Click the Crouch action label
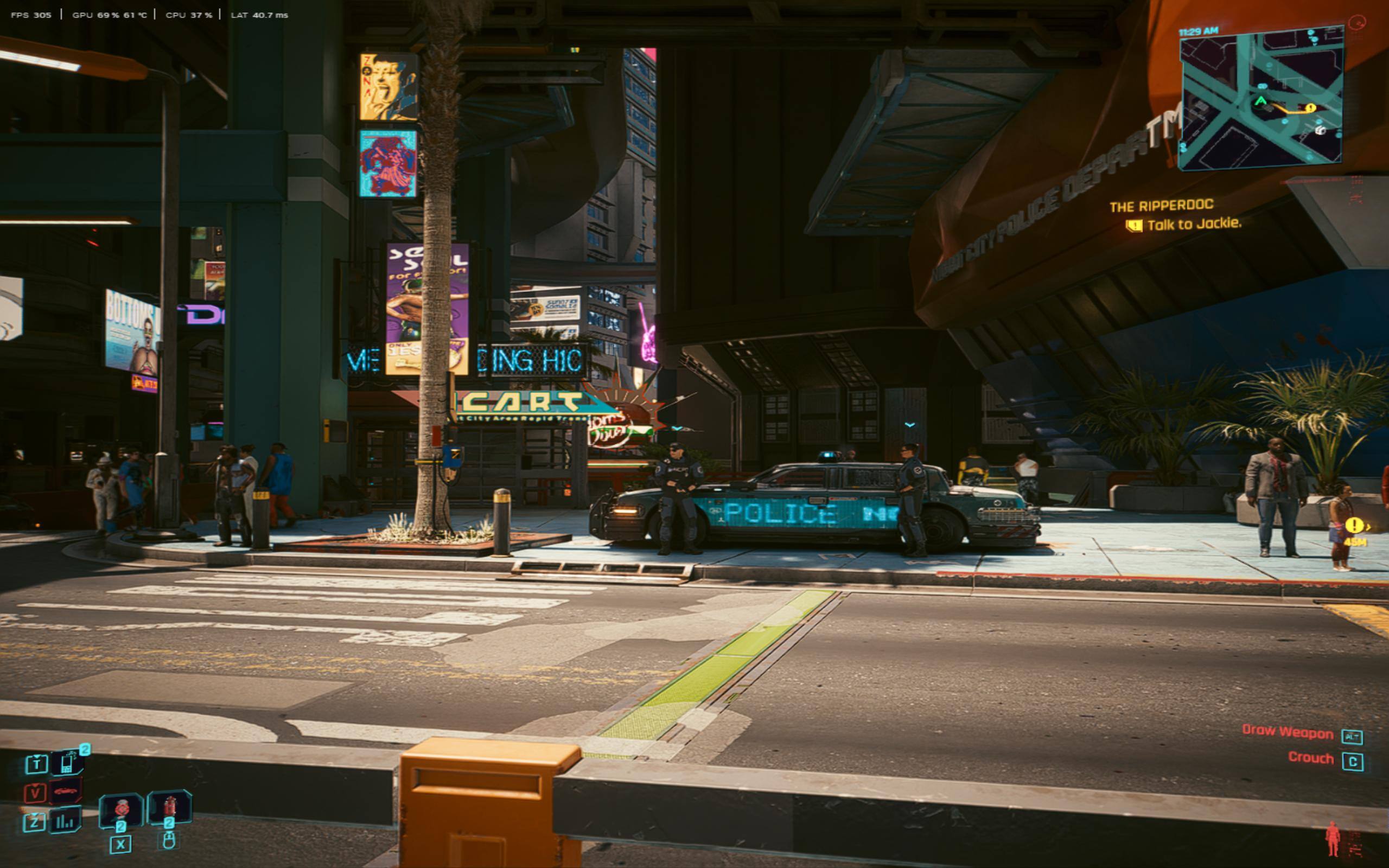Viewport: 1389px width, 868px height. pos(1310,758)
